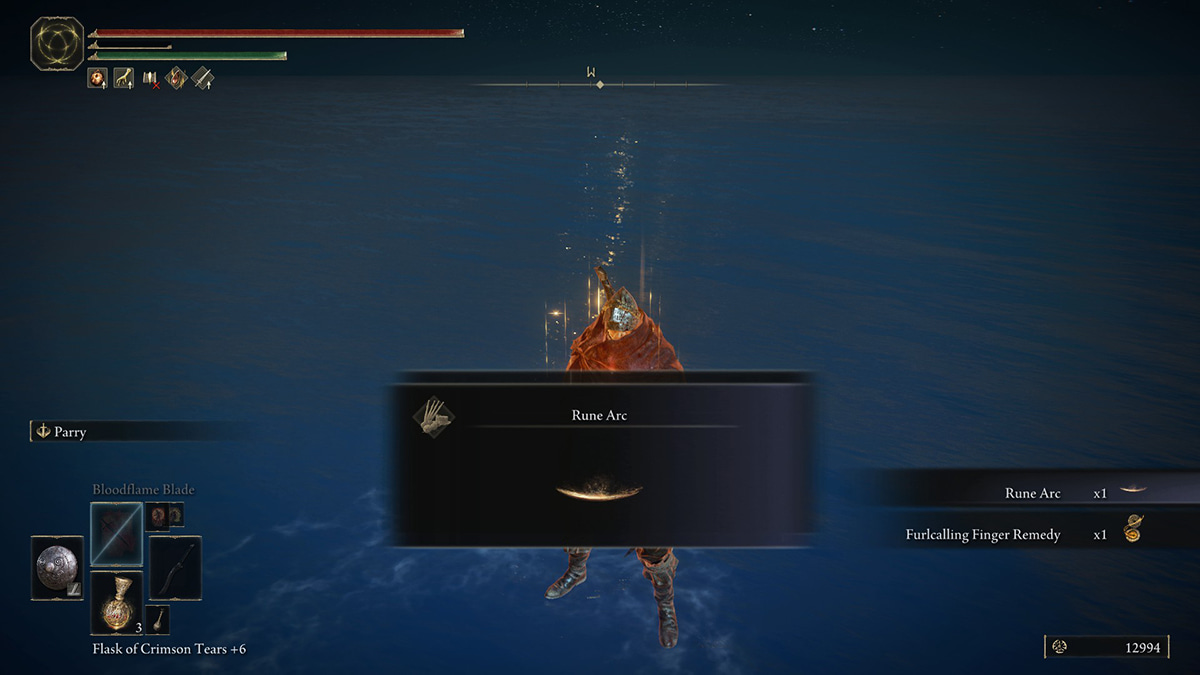Click the sword attack buff icon
1200x675 pixels.
pos(202,78)
